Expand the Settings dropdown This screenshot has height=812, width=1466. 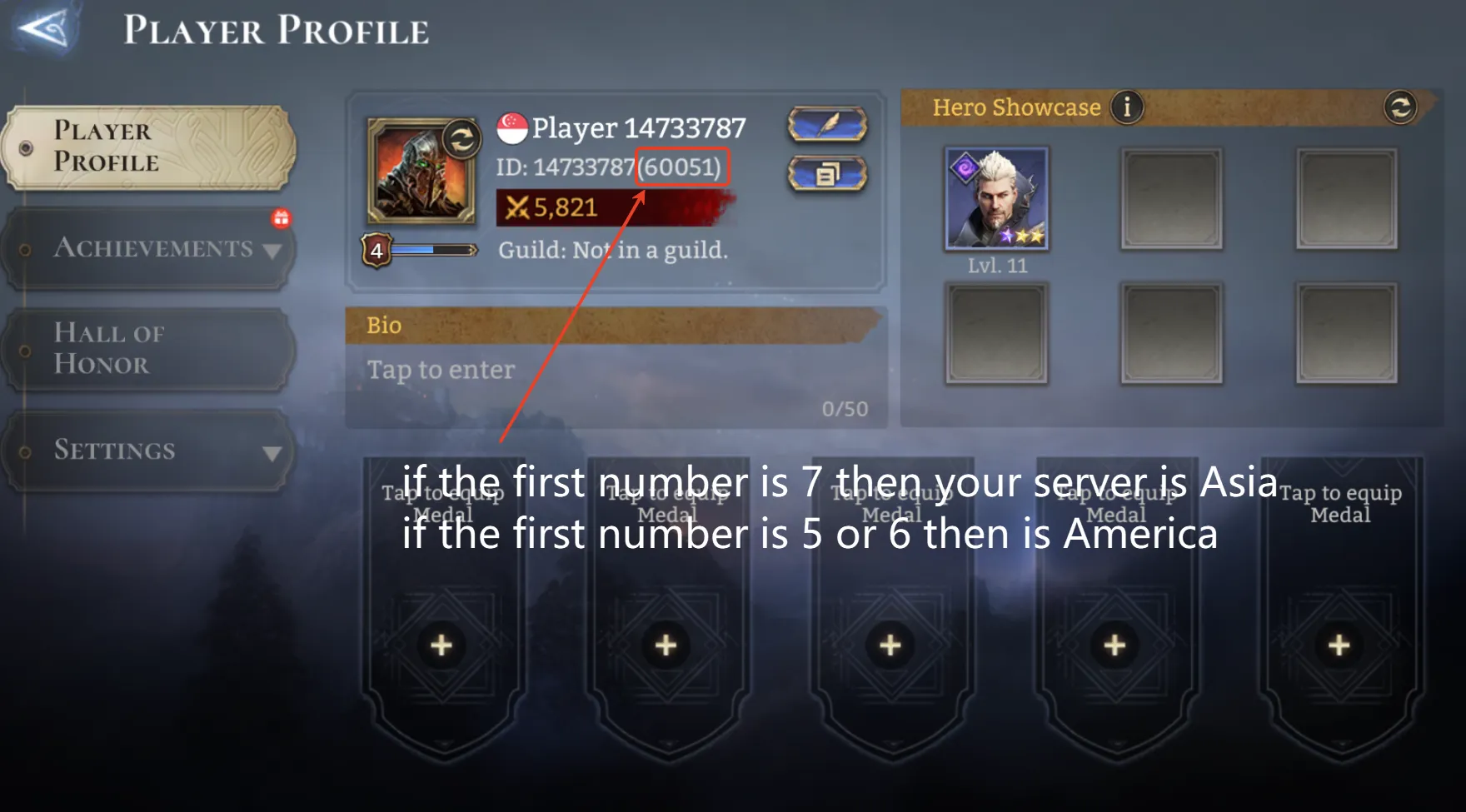(x=148, y=451)
